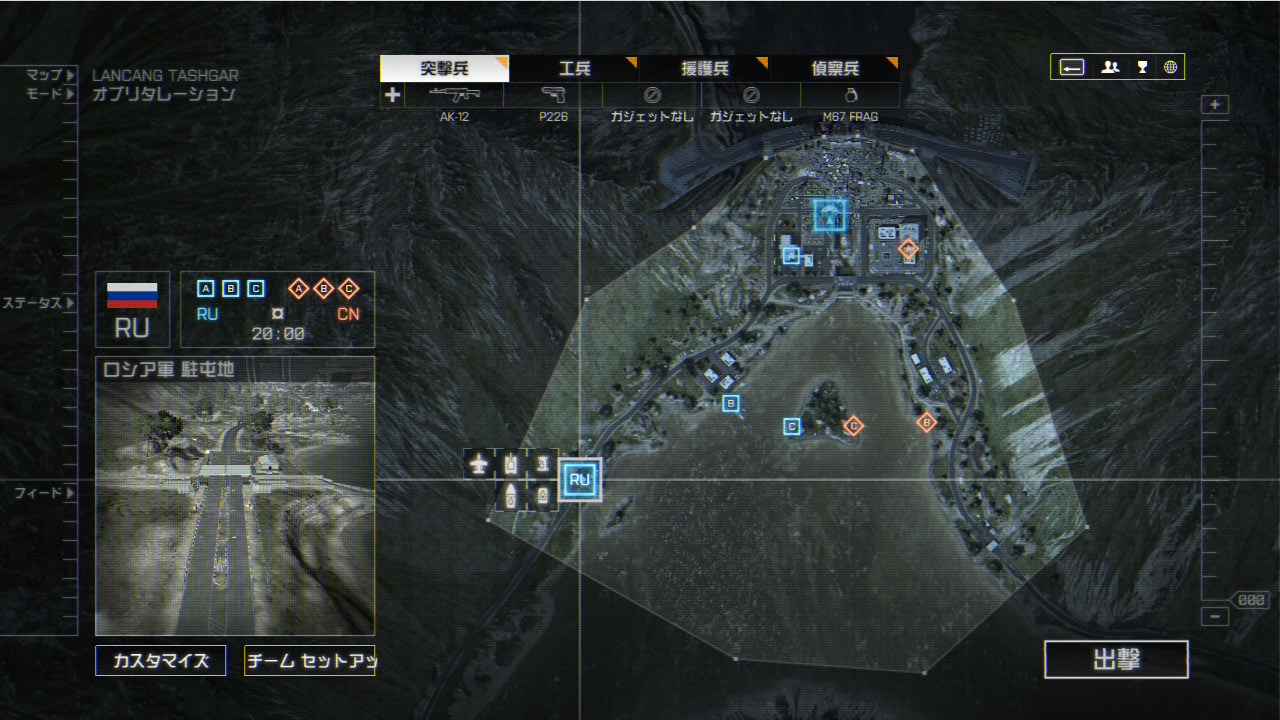
Task: Open the カスタマイズ loadout screen
Action: pos(161,660)
